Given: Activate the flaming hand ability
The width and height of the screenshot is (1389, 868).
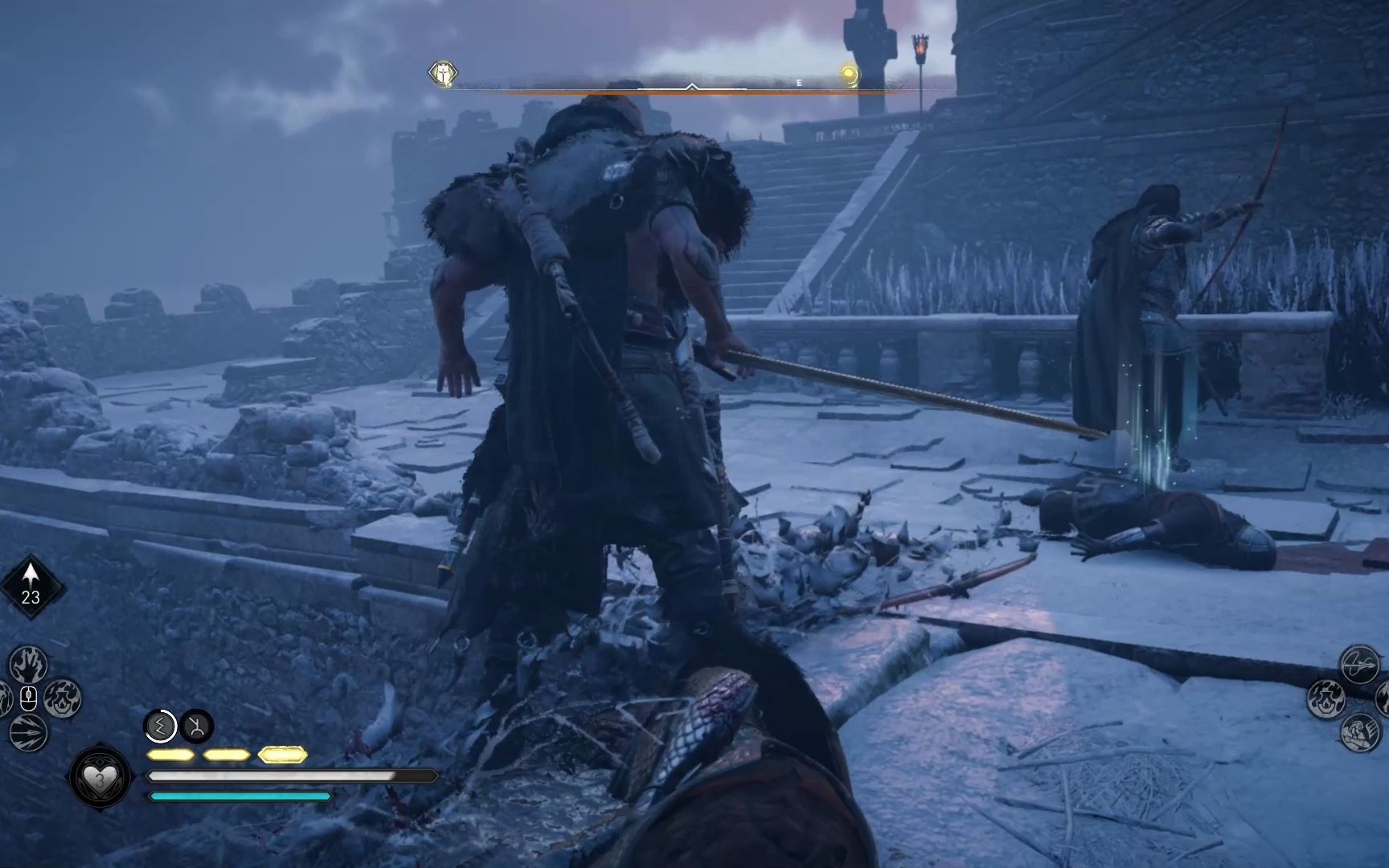Looking at the screenshot, I should [29, 665].
